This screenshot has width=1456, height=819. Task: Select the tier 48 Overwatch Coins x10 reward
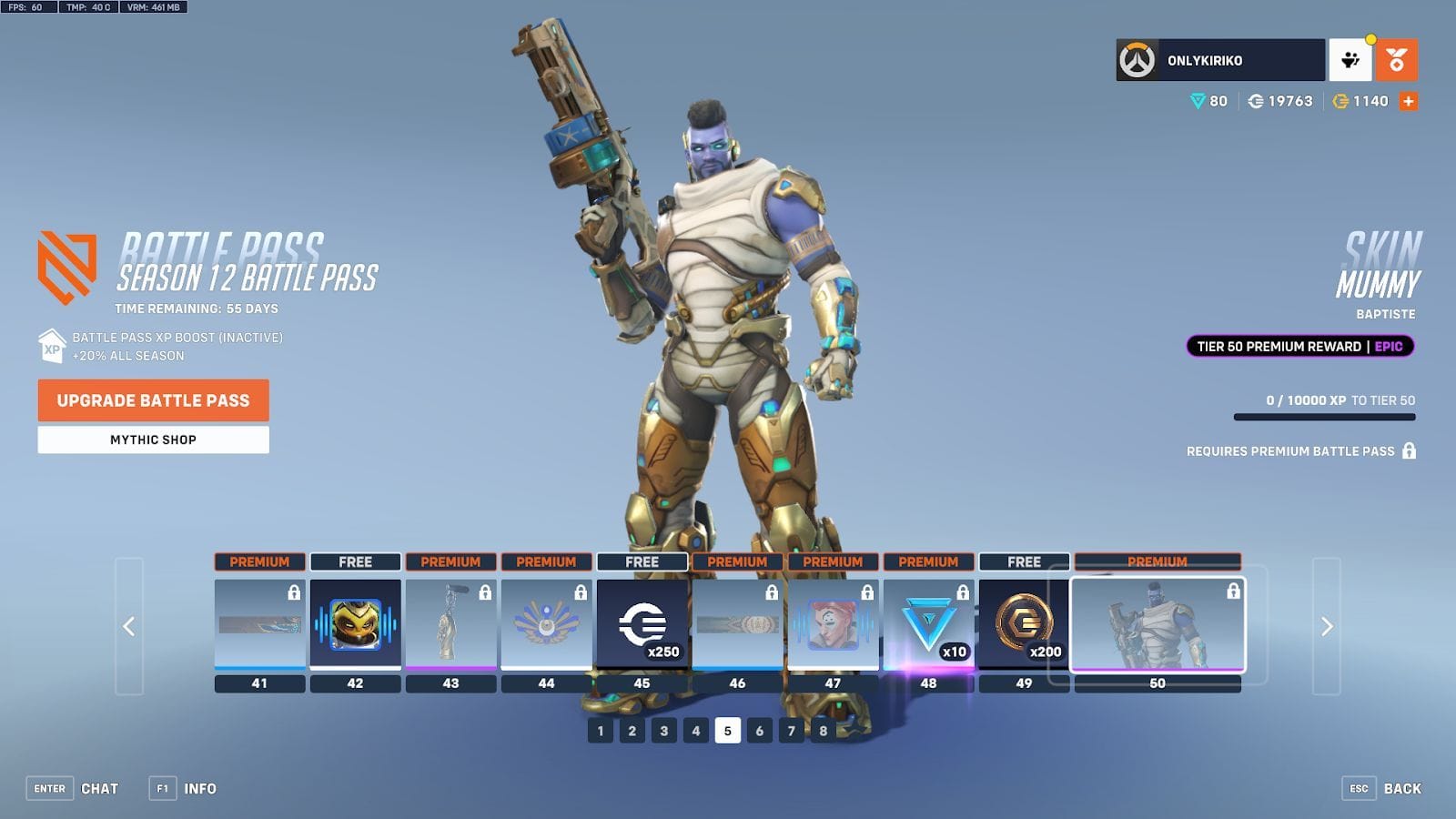(x=927, y=624)
